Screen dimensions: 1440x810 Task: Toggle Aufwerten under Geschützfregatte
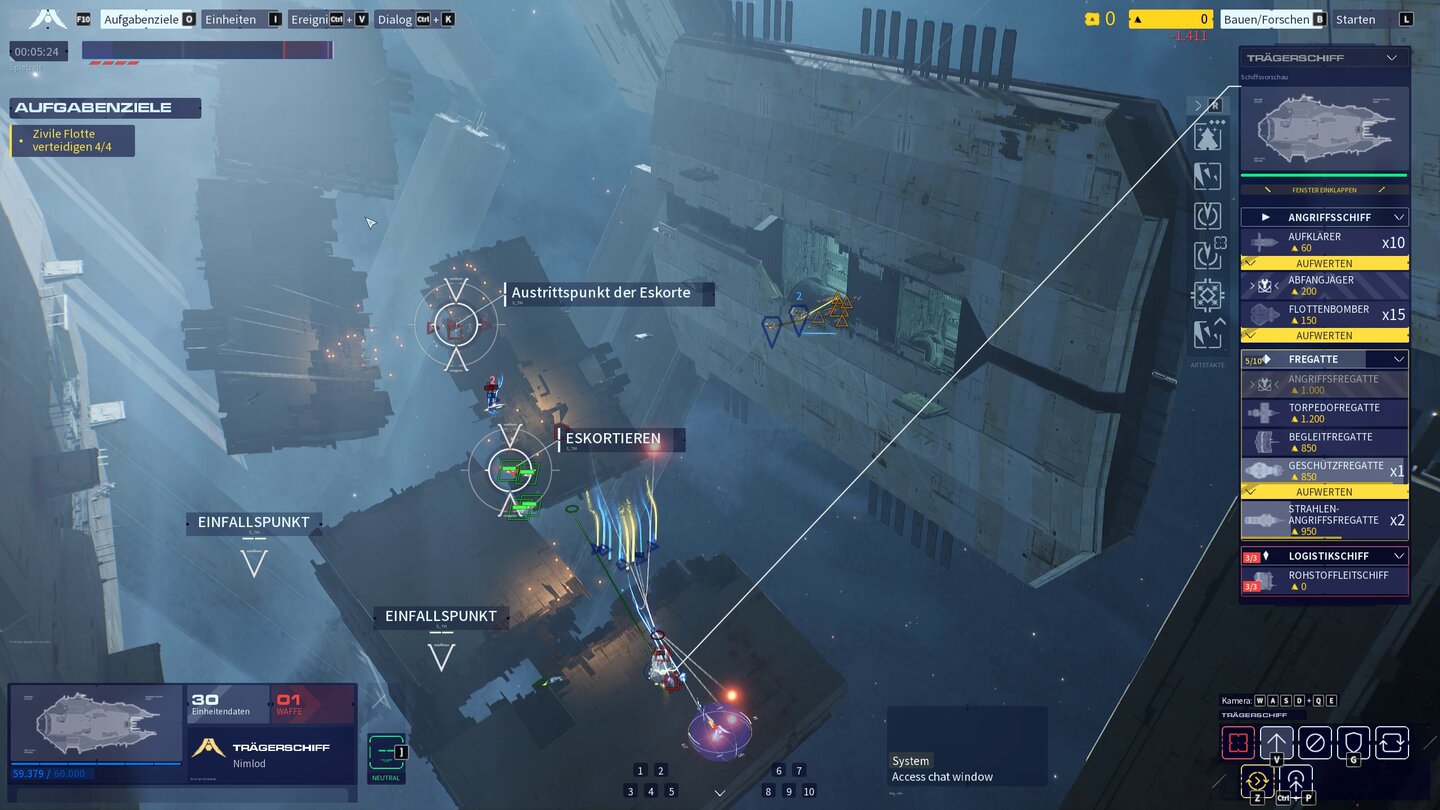[x=1324, y=491]
